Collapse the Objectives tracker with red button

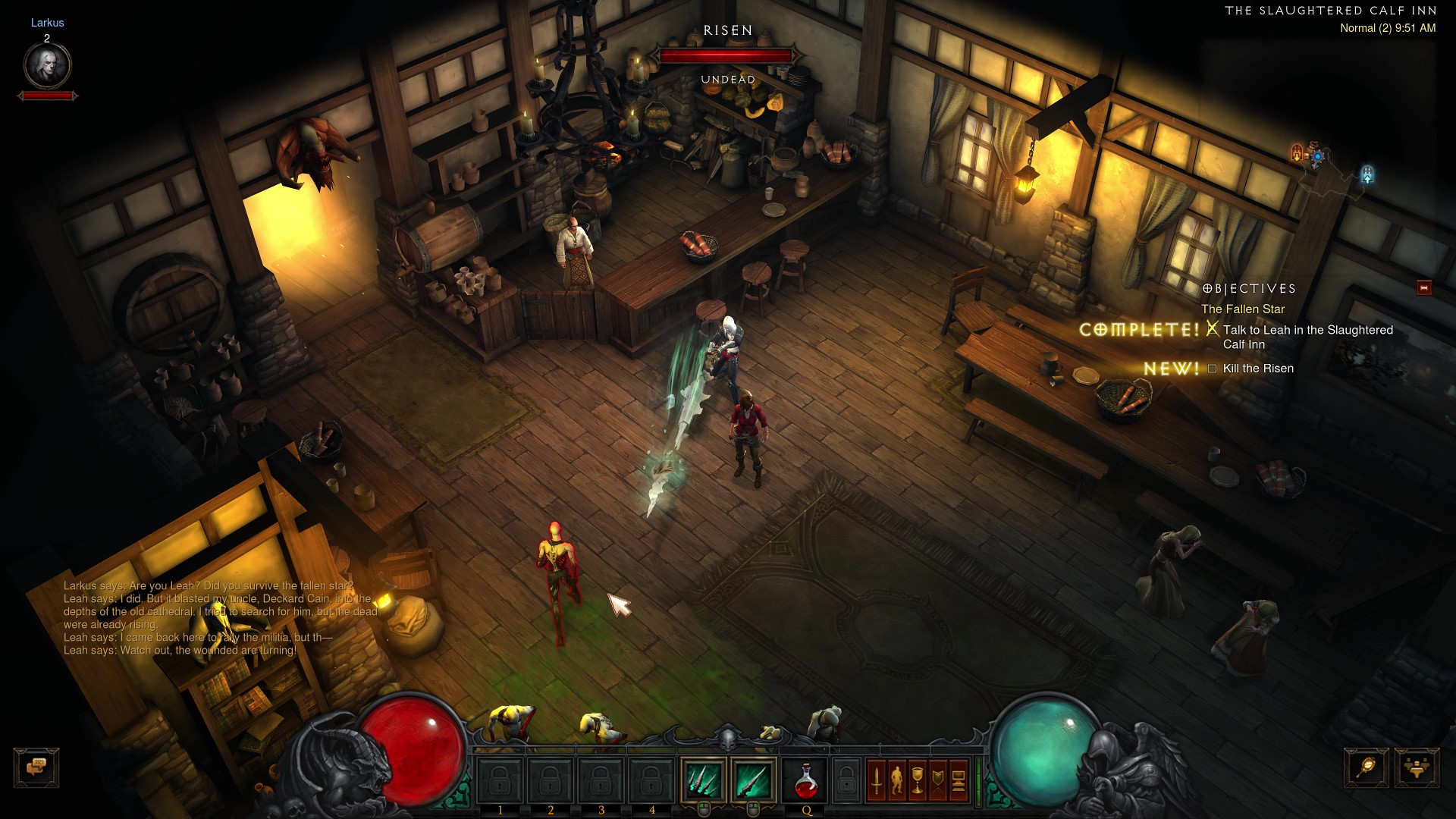tap(1424, 287)
